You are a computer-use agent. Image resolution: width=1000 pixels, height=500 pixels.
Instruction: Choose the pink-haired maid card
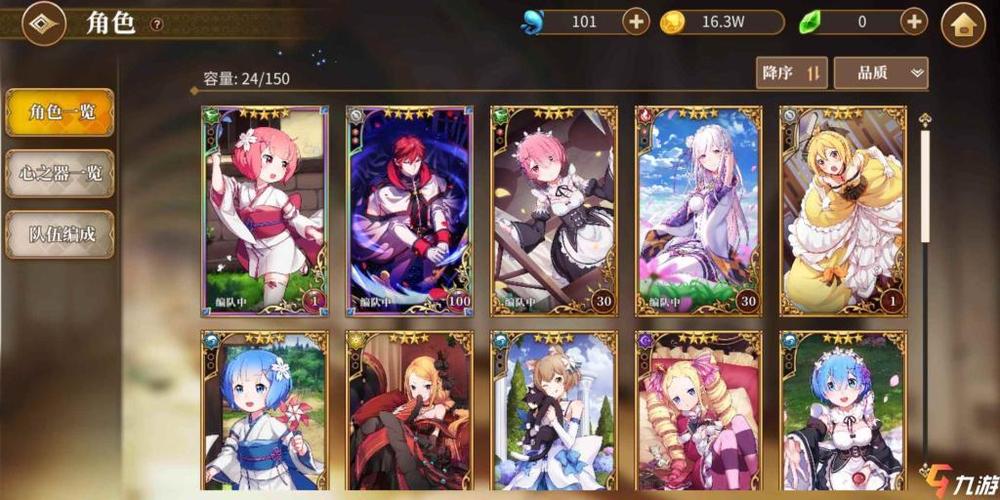pyautogui.click(x=553, y=210)
